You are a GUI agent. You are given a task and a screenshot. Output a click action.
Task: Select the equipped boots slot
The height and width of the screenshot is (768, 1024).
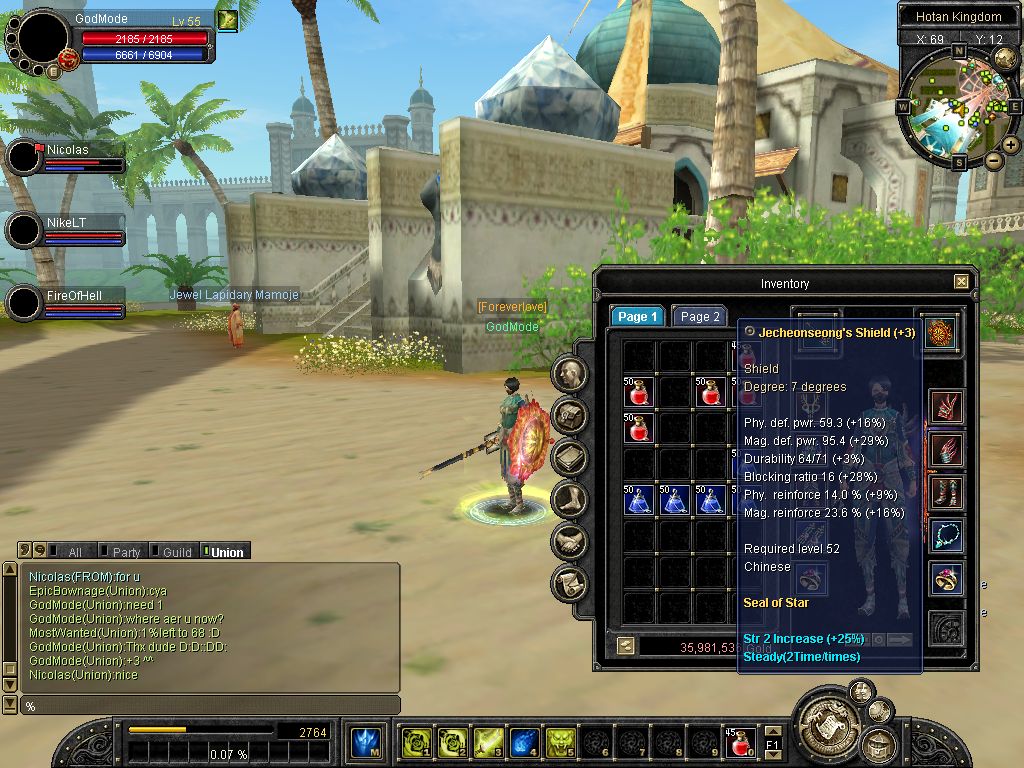(x=946, y=492)
